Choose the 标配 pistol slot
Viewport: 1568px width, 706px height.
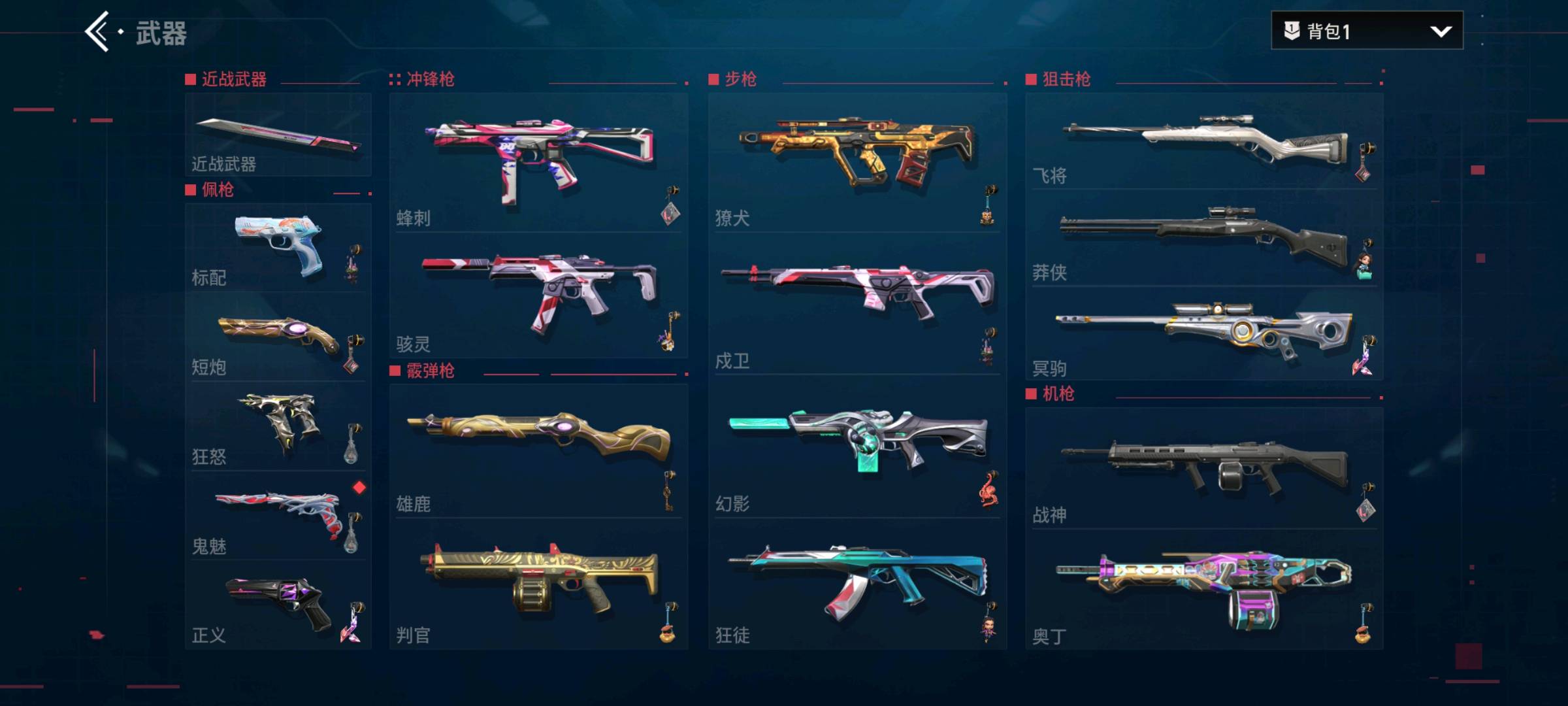tap(278, 248)
